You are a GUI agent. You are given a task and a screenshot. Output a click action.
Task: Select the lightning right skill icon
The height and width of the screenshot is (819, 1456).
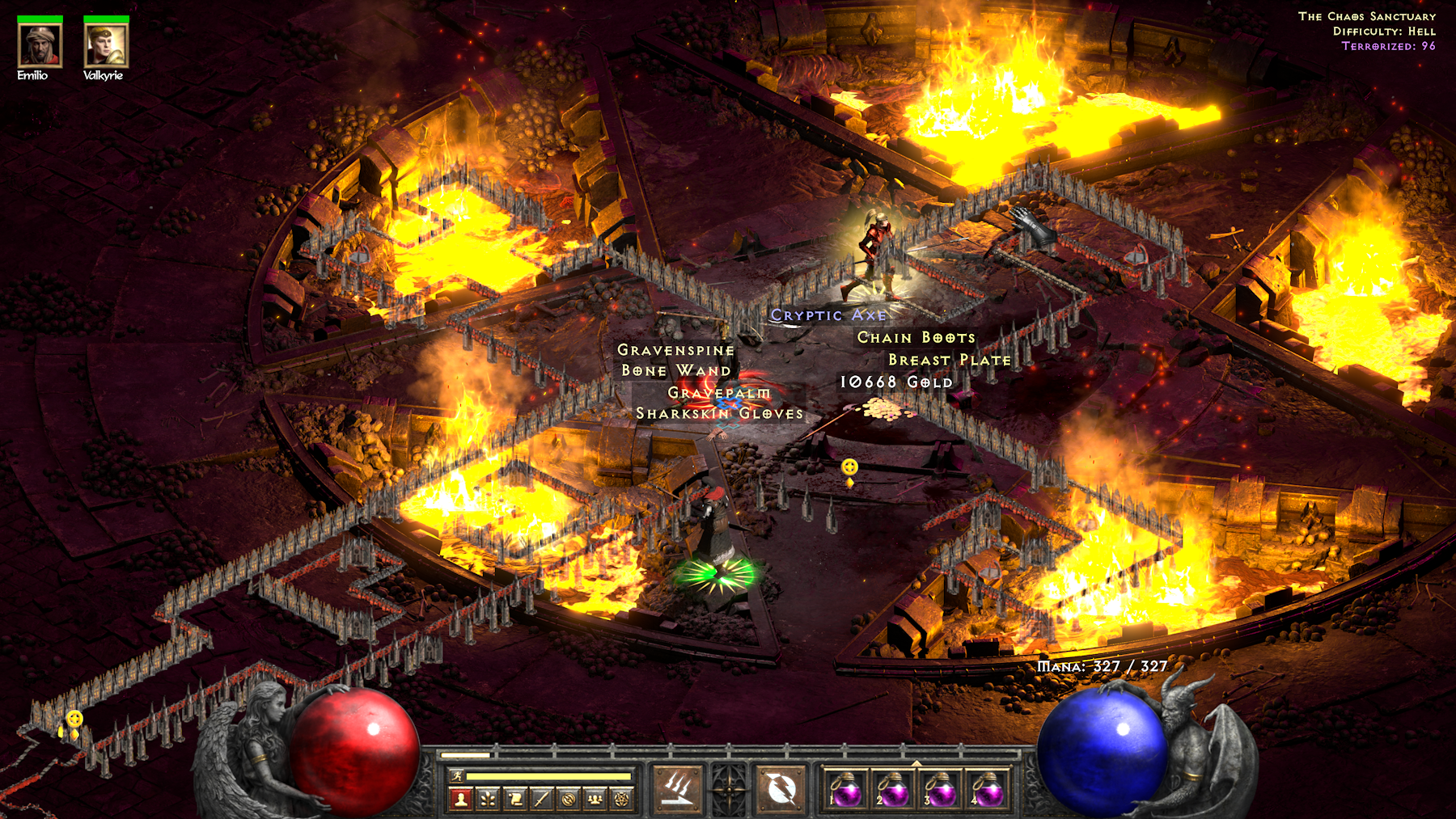[781, 788]
